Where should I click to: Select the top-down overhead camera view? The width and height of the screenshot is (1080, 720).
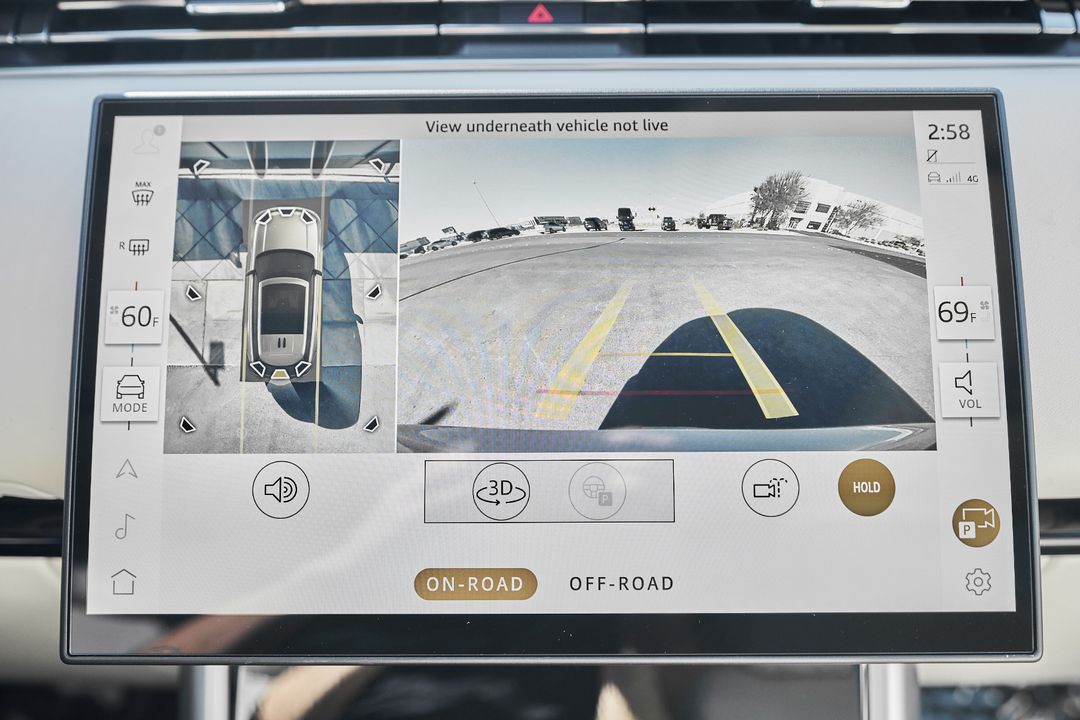point(282,297)
